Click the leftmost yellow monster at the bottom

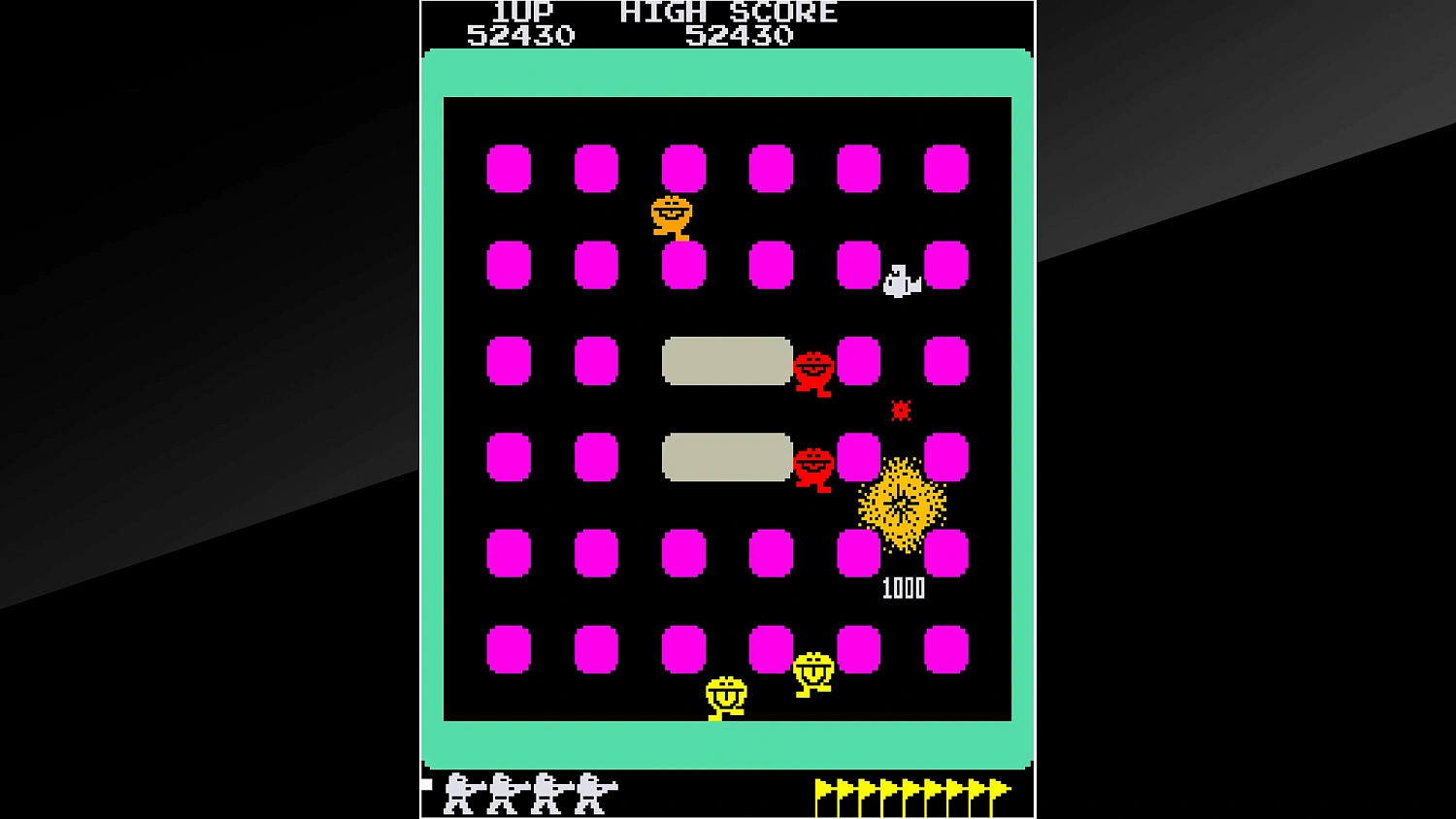726,694
